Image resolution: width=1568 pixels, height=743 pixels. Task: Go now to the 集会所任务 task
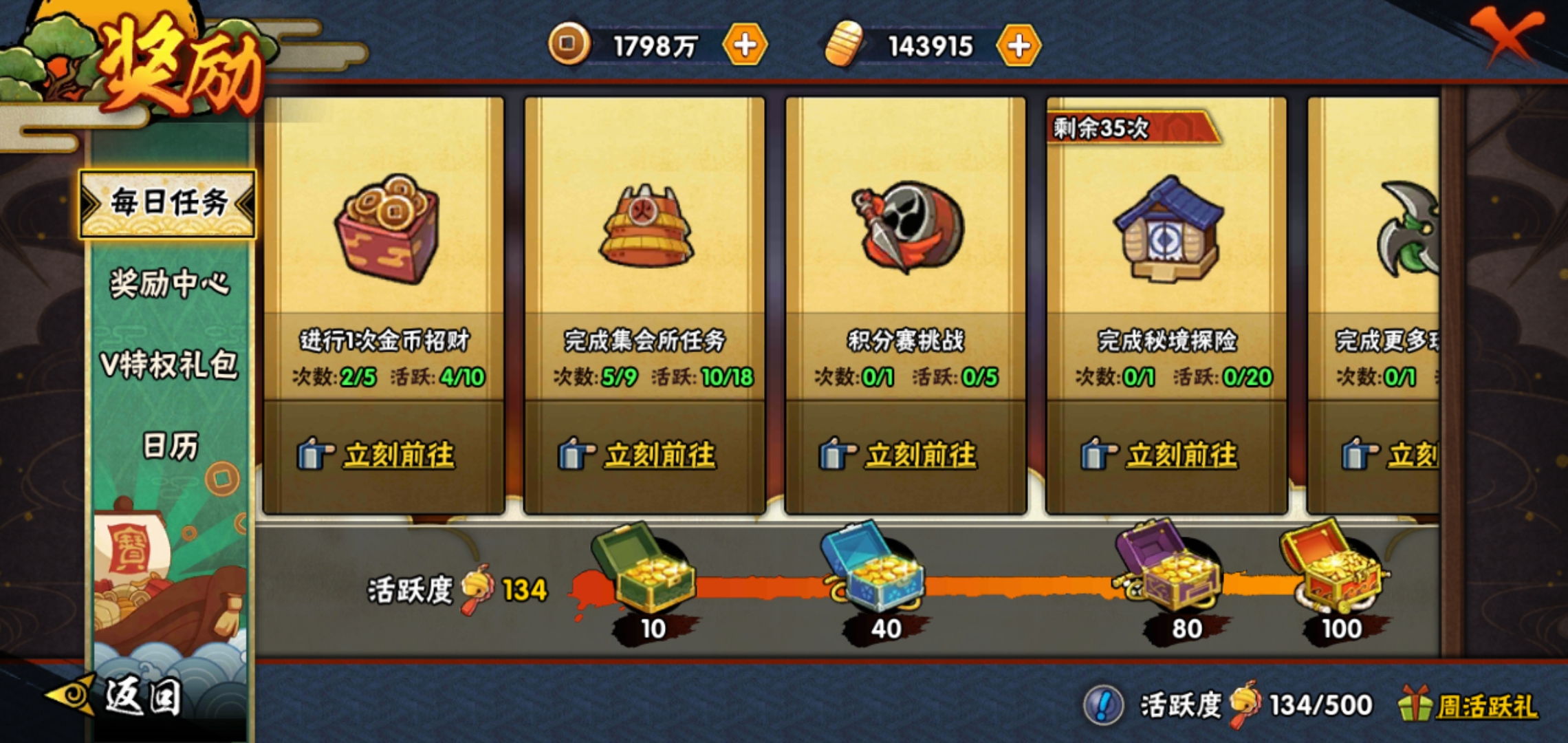tap(659, 455)
